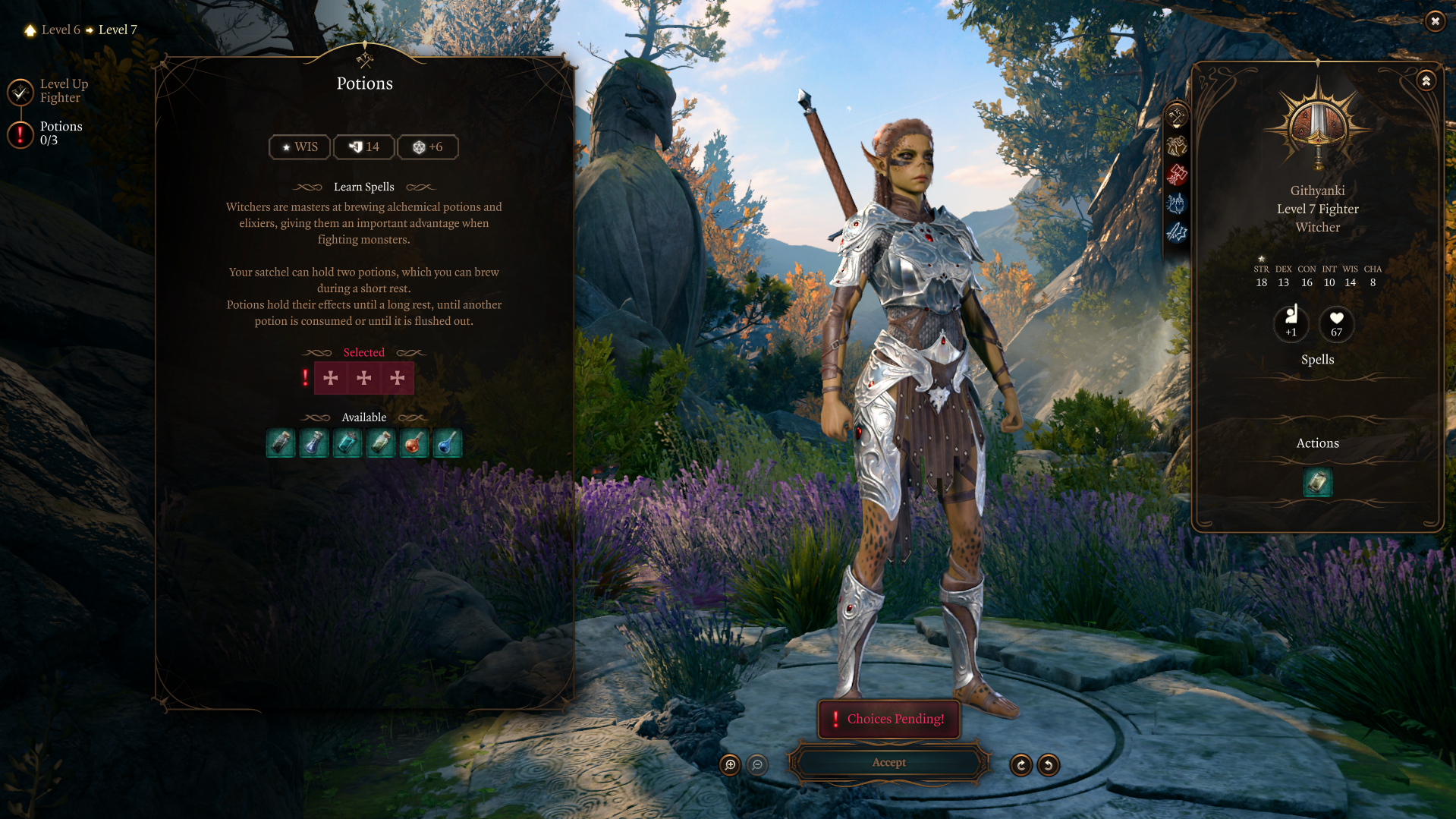
Task: Choose the dark grey bottle potion
Action: (280, 443)
